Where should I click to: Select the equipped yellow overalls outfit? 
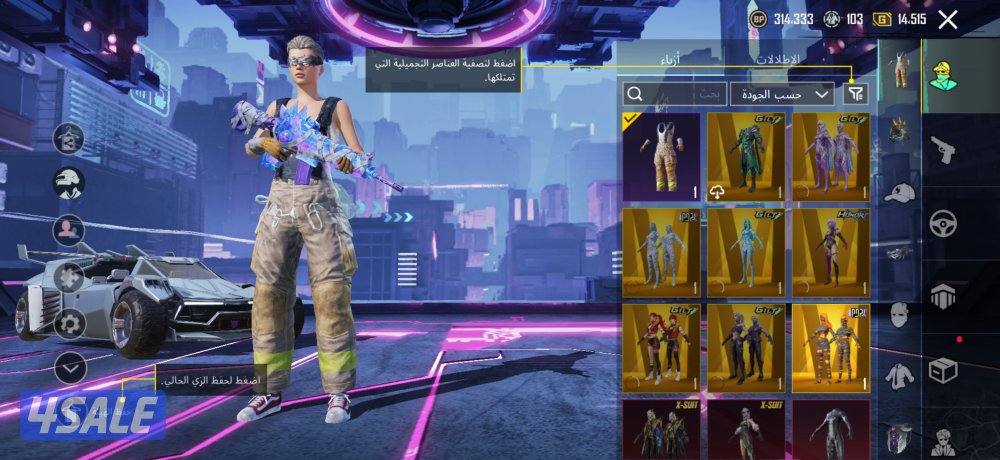[661, 154]
